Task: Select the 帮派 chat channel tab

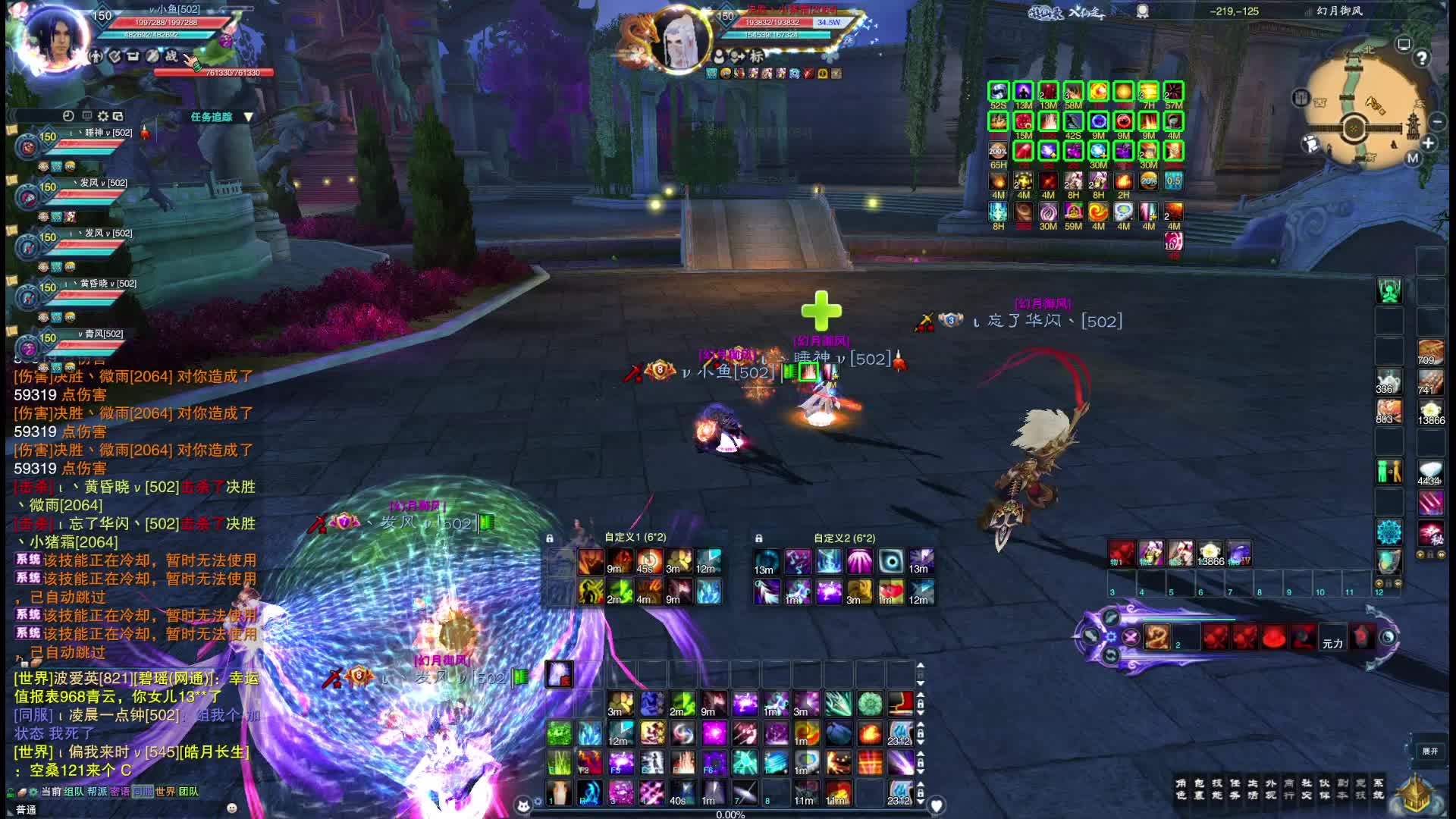Action: click(x=97, y=792)
